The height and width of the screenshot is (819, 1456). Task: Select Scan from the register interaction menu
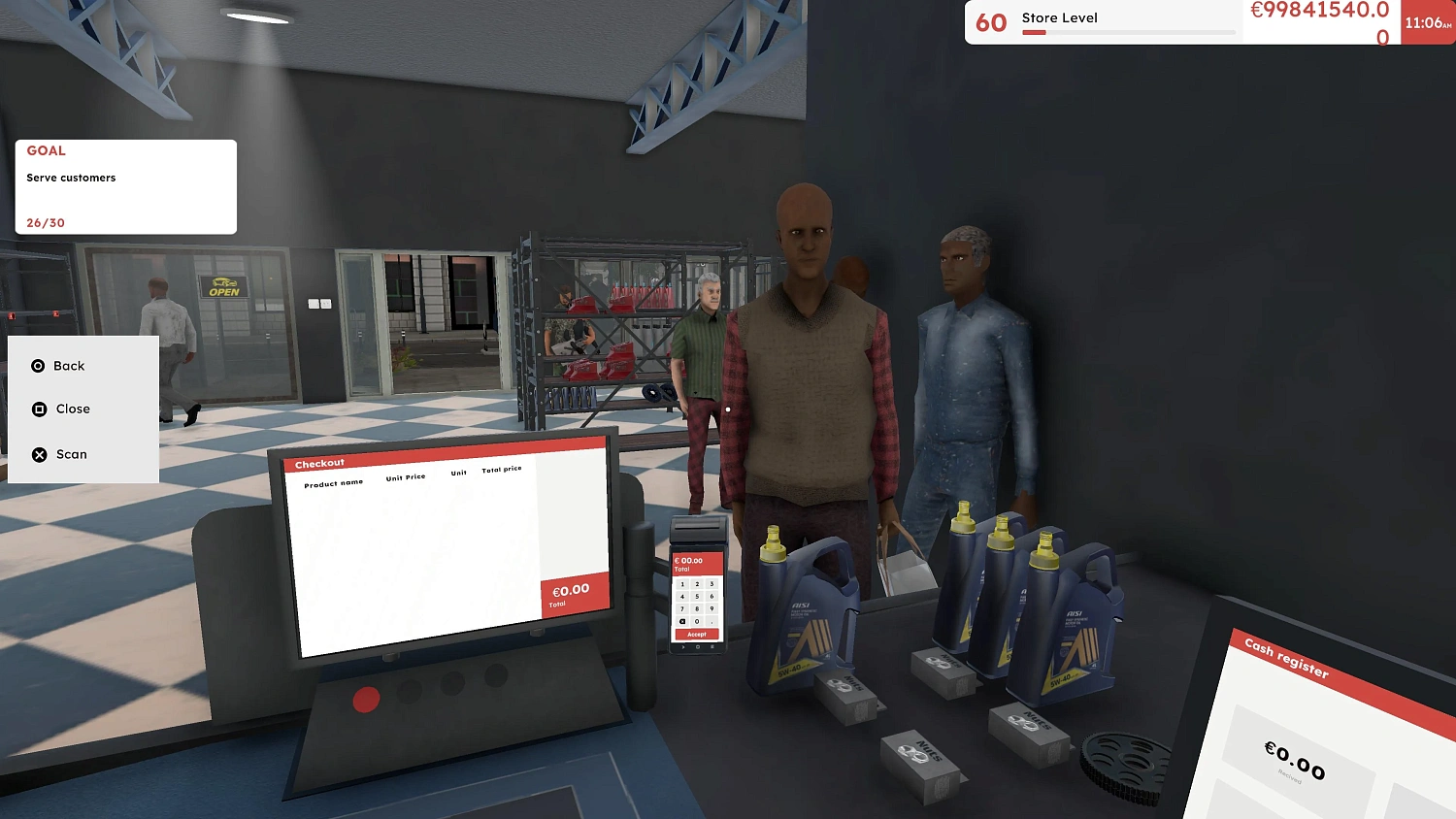pos(72,454)
